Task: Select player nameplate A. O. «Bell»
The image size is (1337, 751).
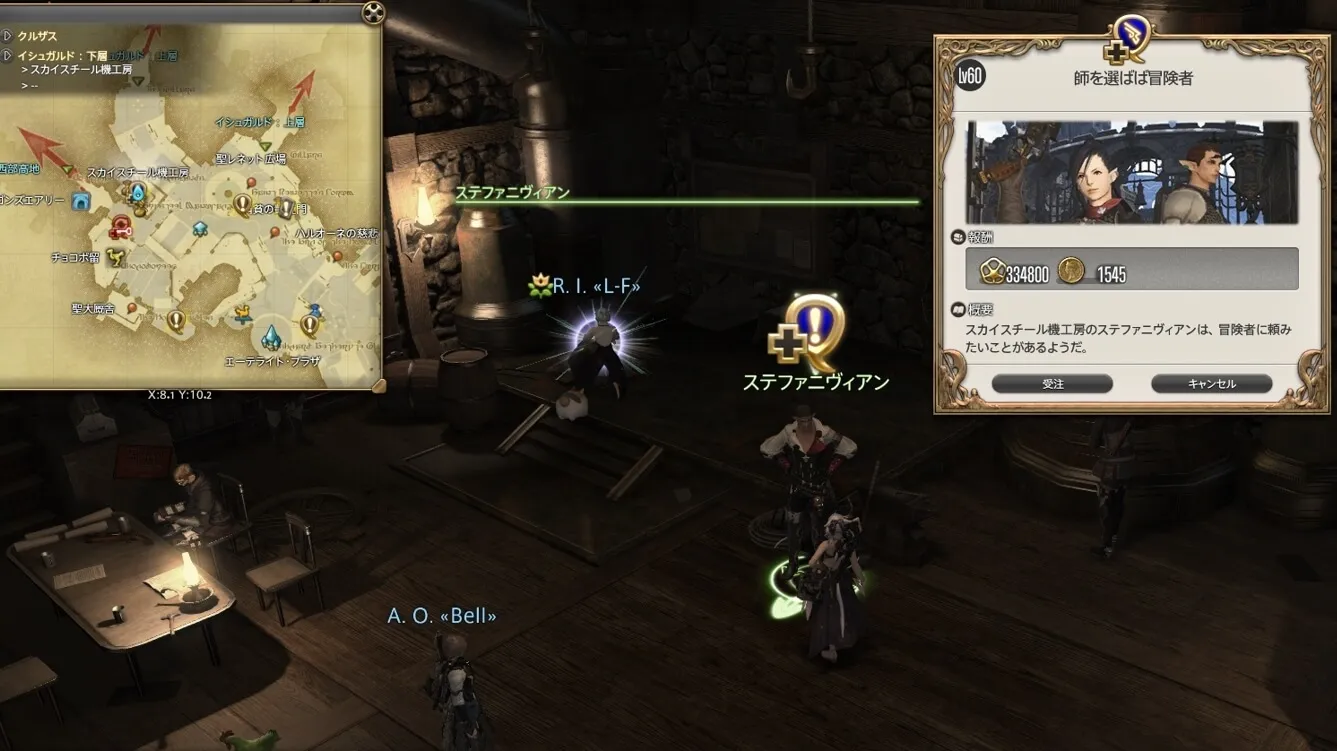Action: tap(442, 615)
